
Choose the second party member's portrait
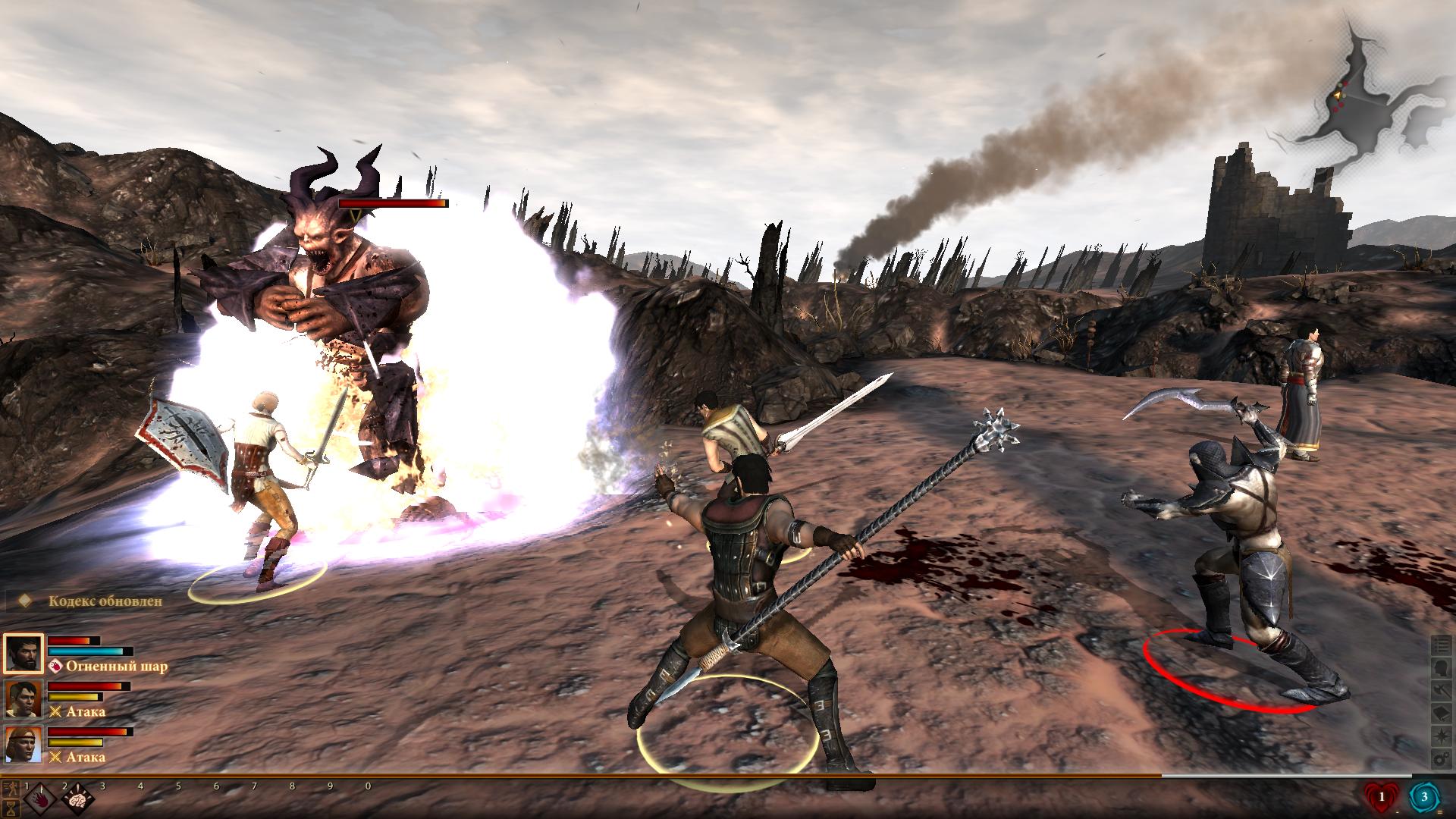tap(23, 698)
